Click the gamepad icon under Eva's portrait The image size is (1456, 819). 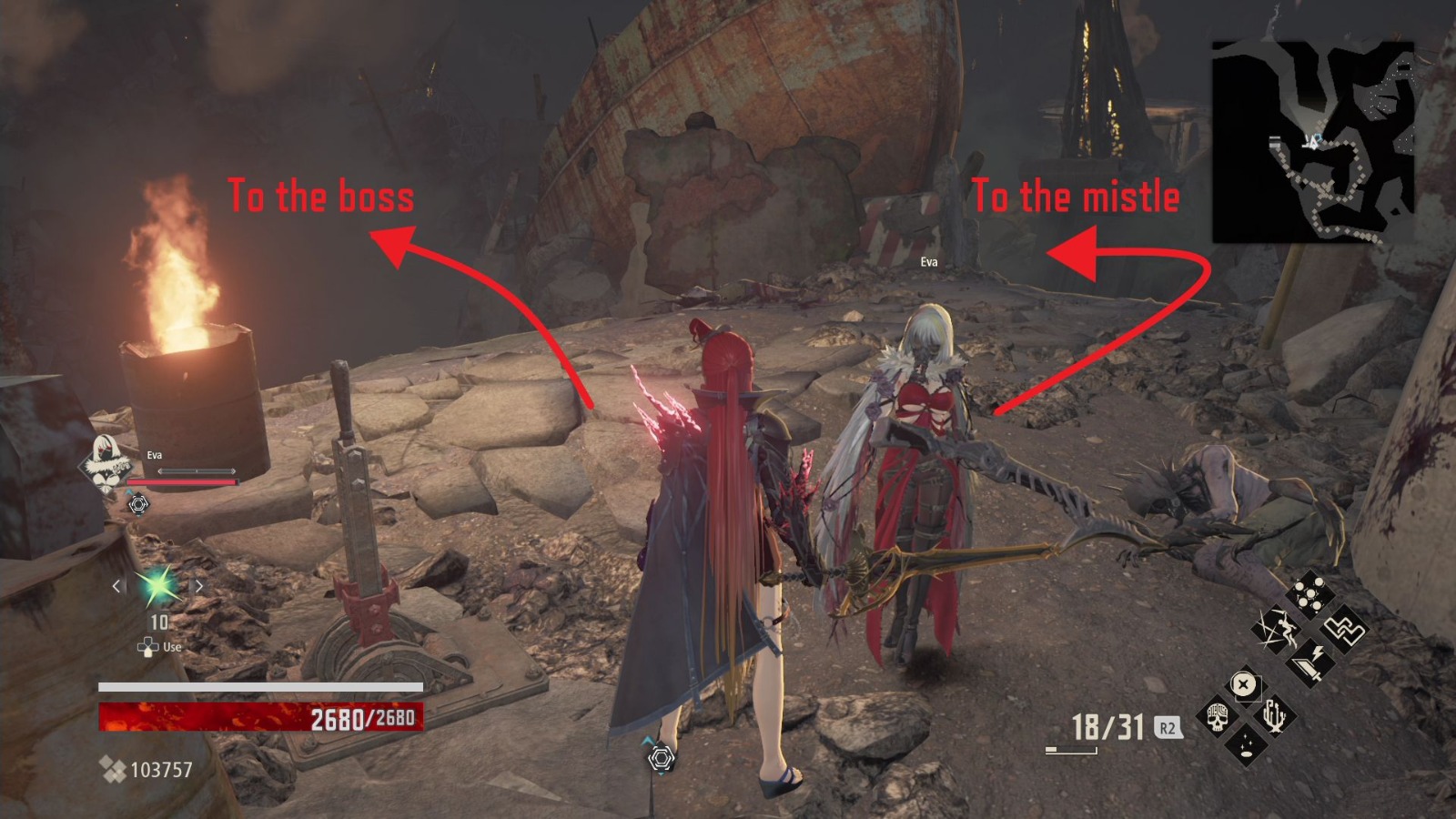coord(138,502)
